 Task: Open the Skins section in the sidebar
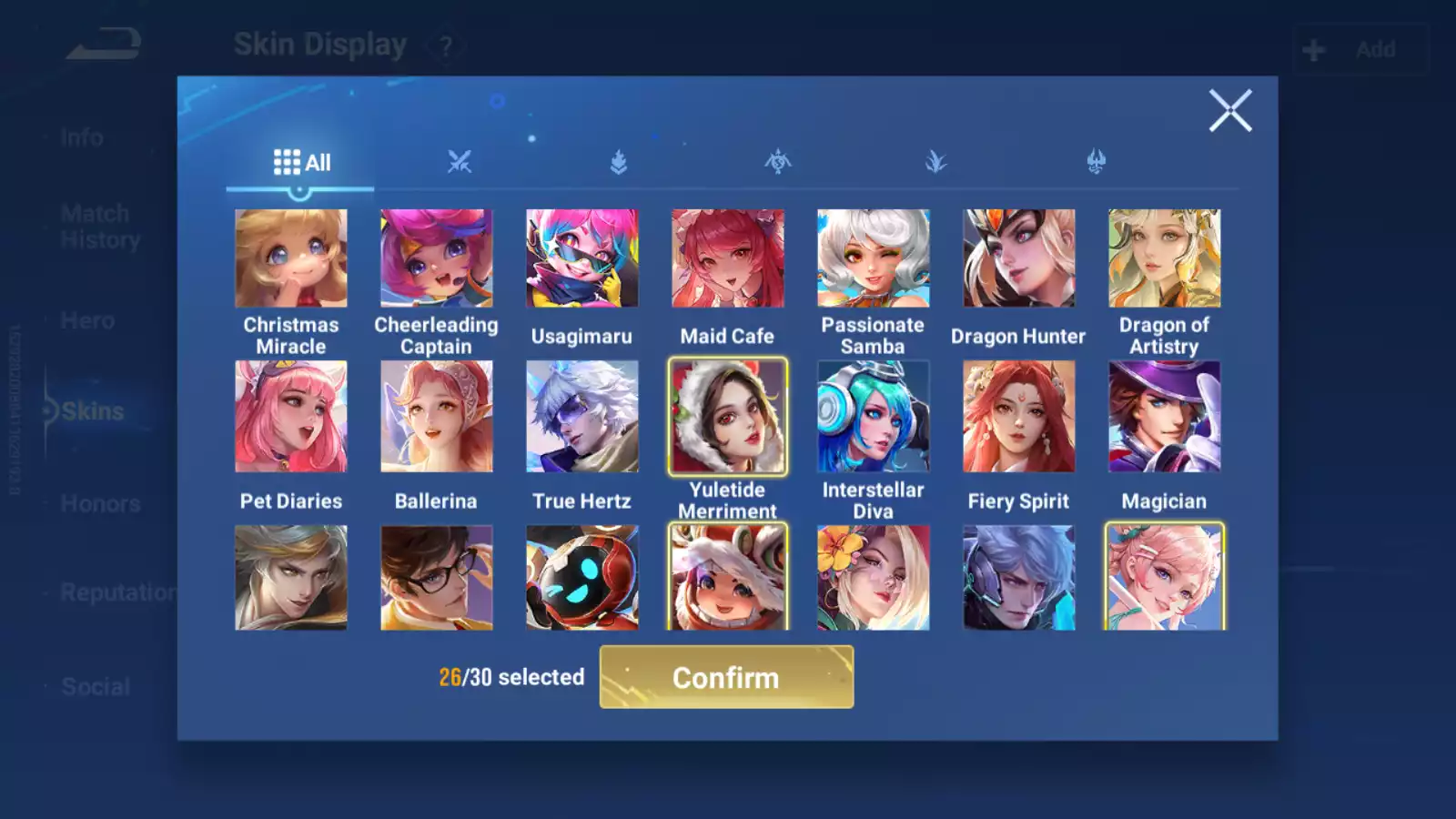[89, 410]
